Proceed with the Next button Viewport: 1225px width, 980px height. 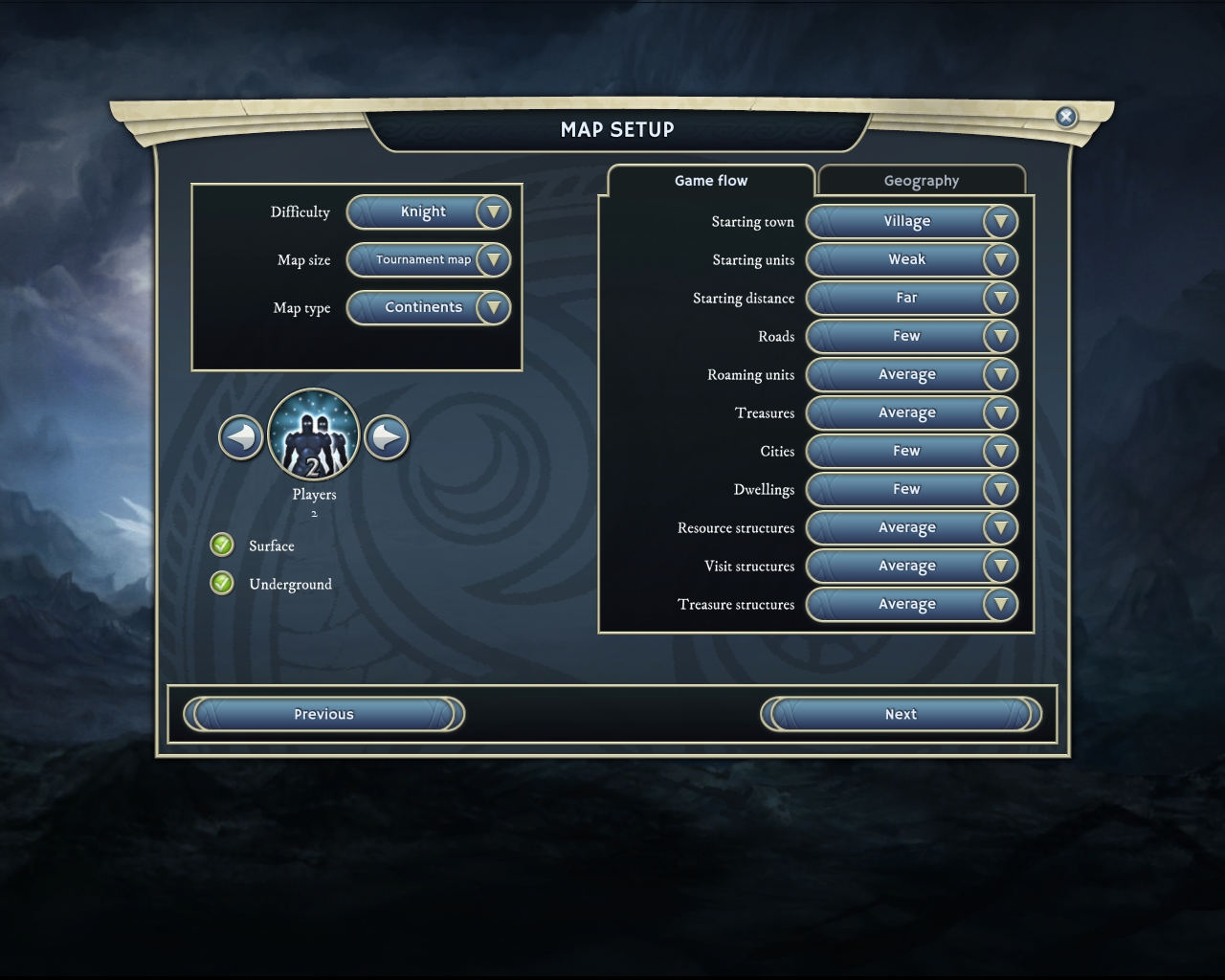(901, 715)
